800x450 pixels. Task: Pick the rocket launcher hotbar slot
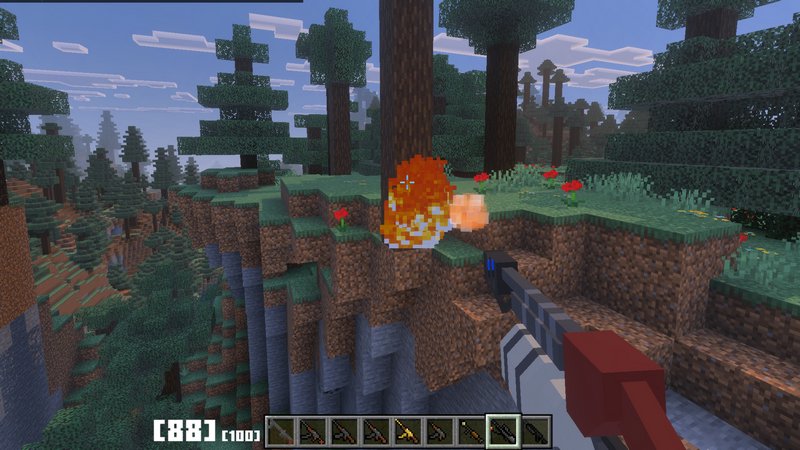tap(469, 432)
